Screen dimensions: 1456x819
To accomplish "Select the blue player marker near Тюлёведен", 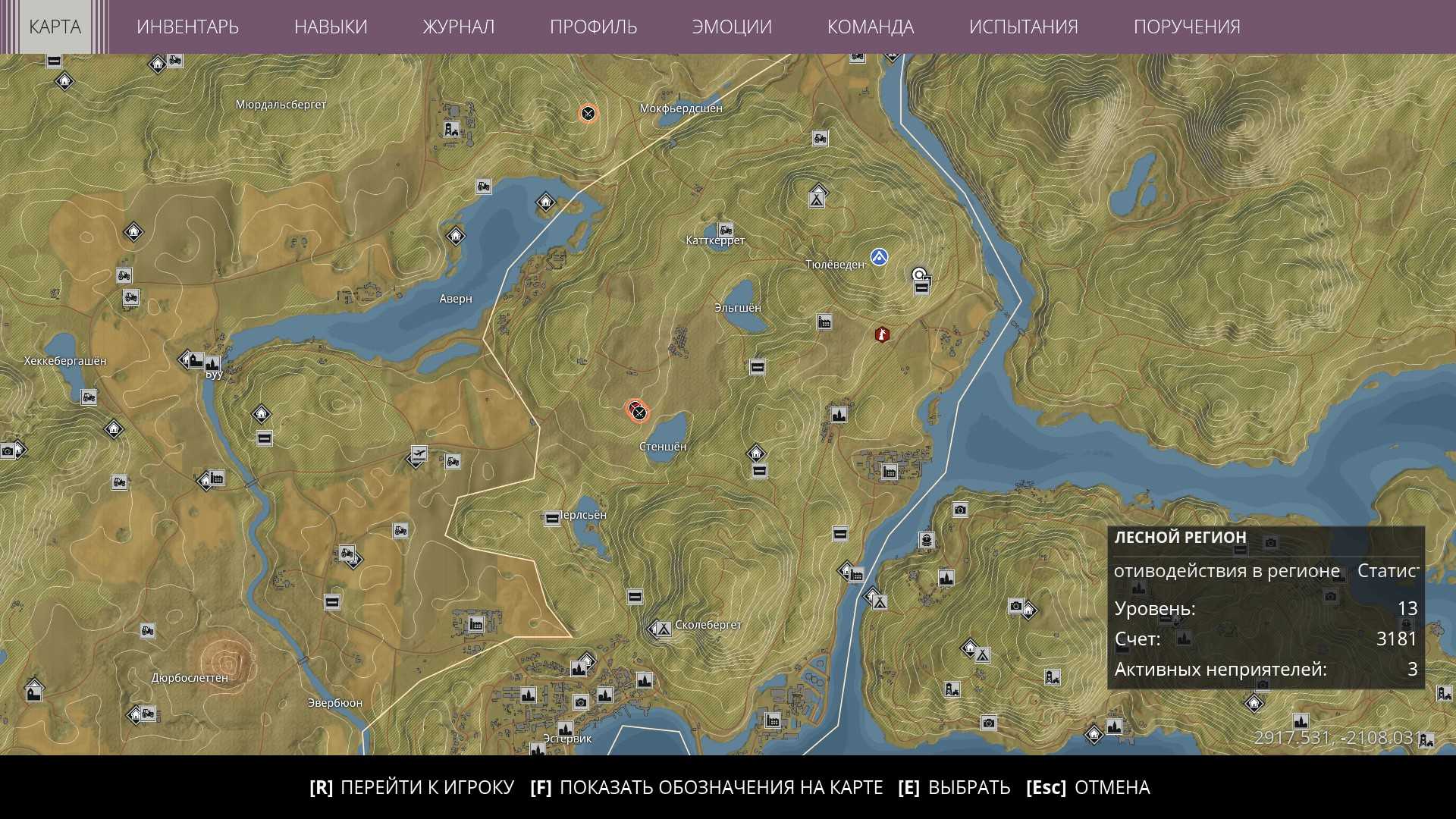I will pos(879,257).
